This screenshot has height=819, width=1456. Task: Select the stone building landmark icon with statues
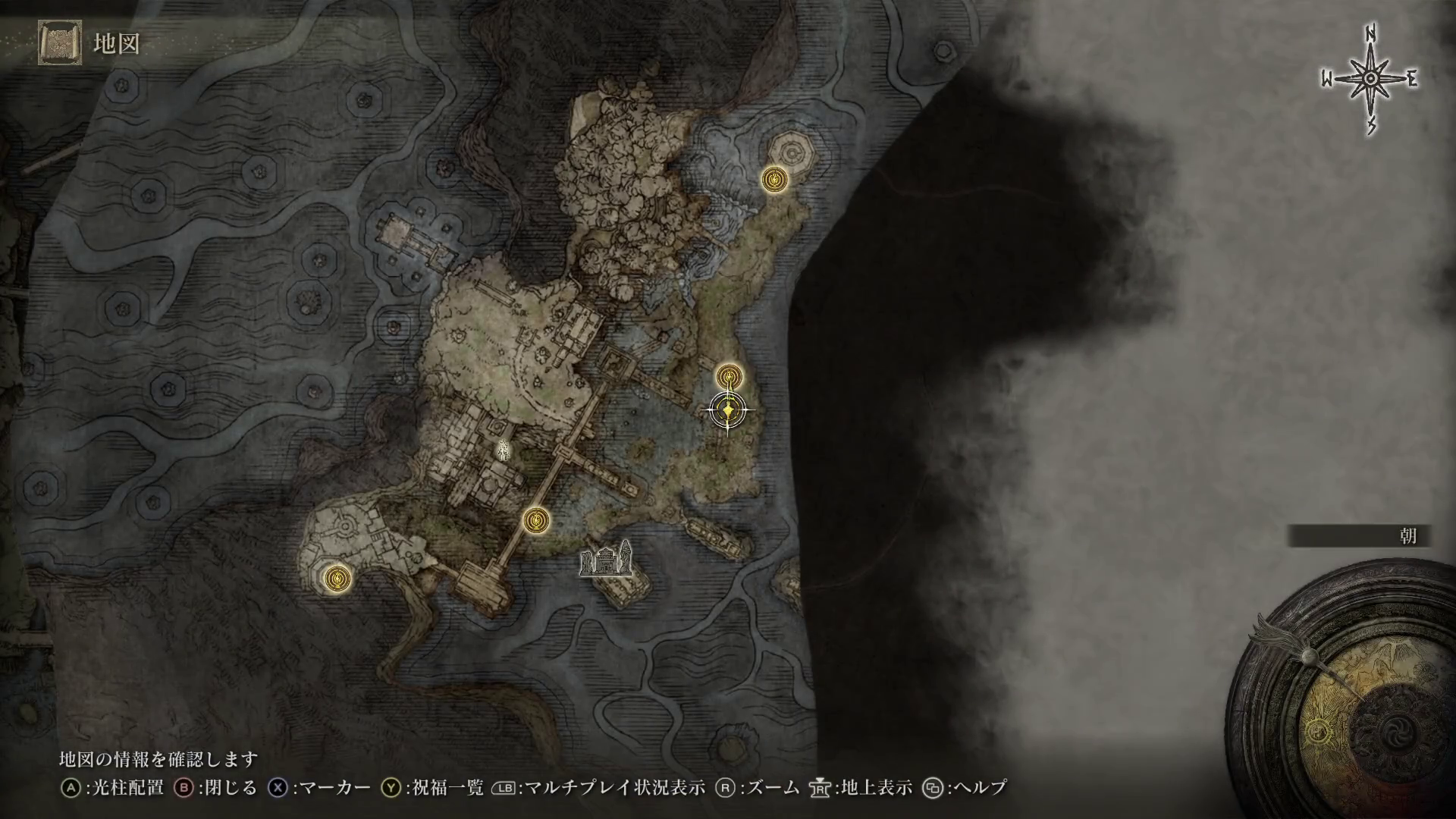[x=605, y=560]
